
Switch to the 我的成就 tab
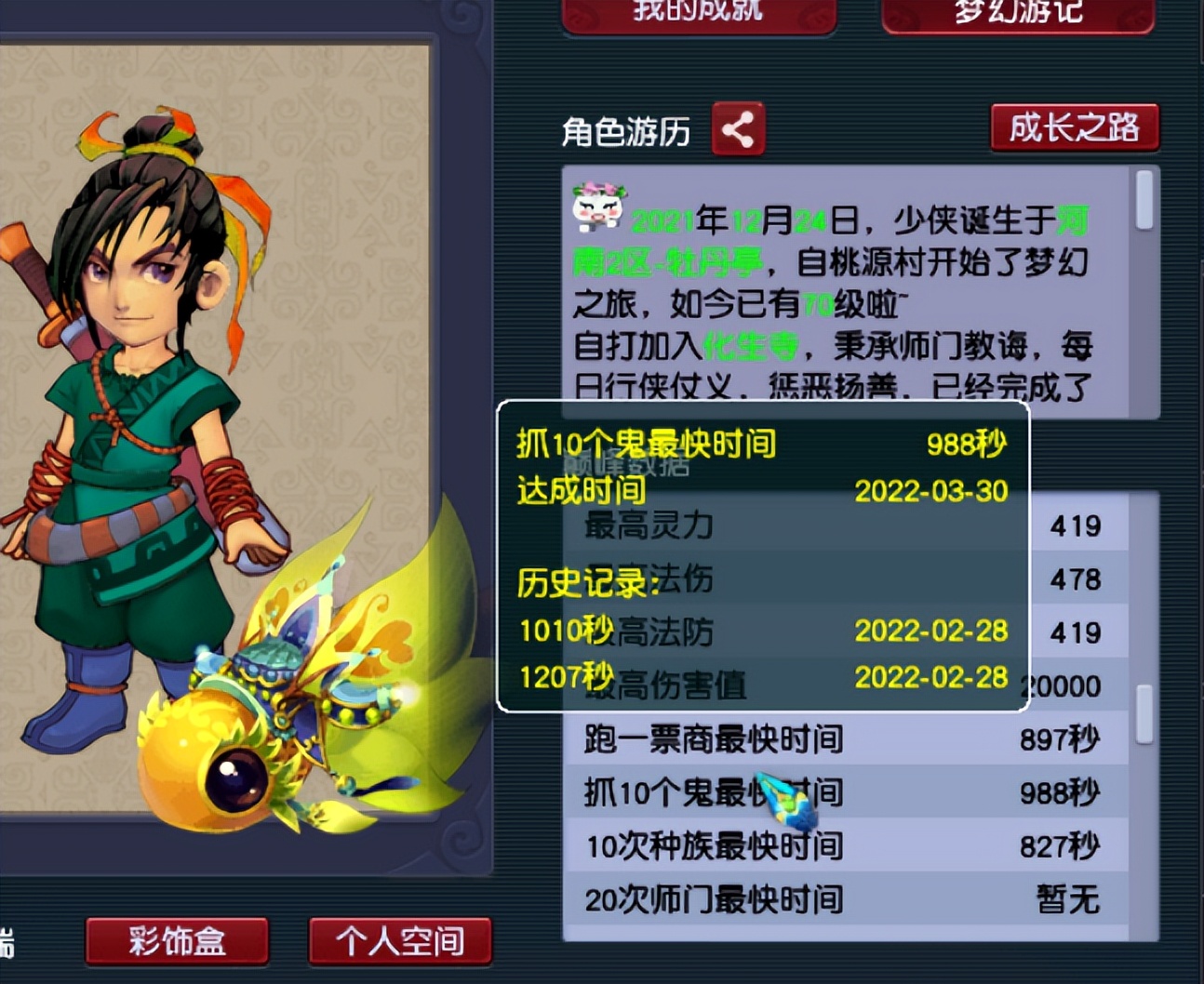coord(696,13)
